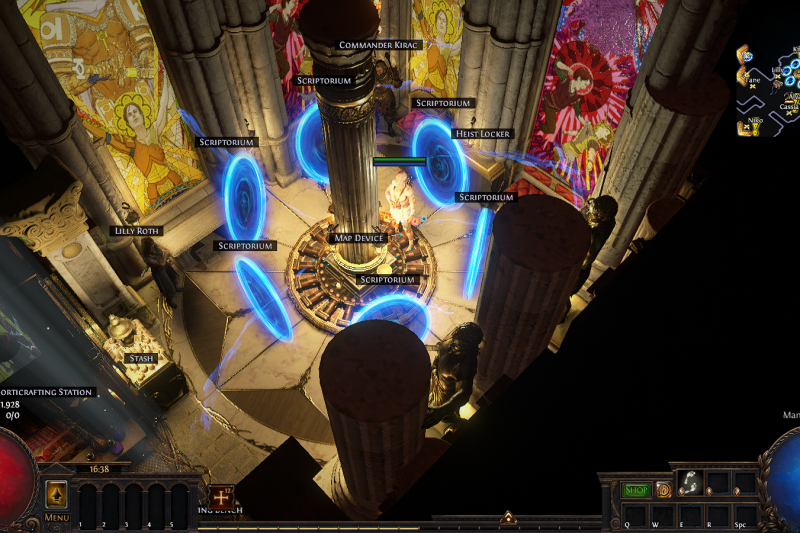The width and height of the screenshot is (800, 533).
Task: Click the minimap overlay
Action: (768, 90)
